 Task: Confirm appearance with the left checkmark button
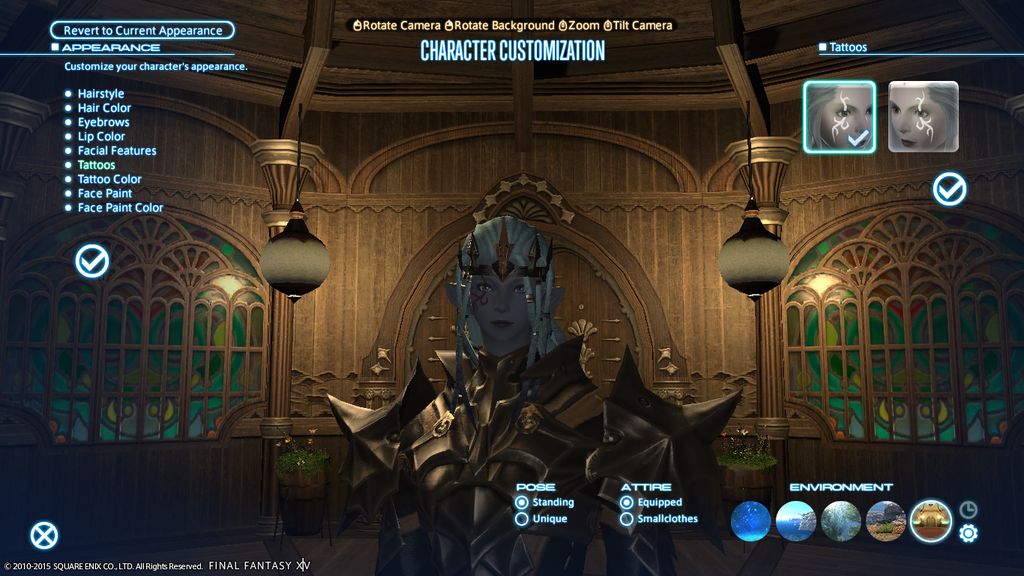tap(92, 261)
